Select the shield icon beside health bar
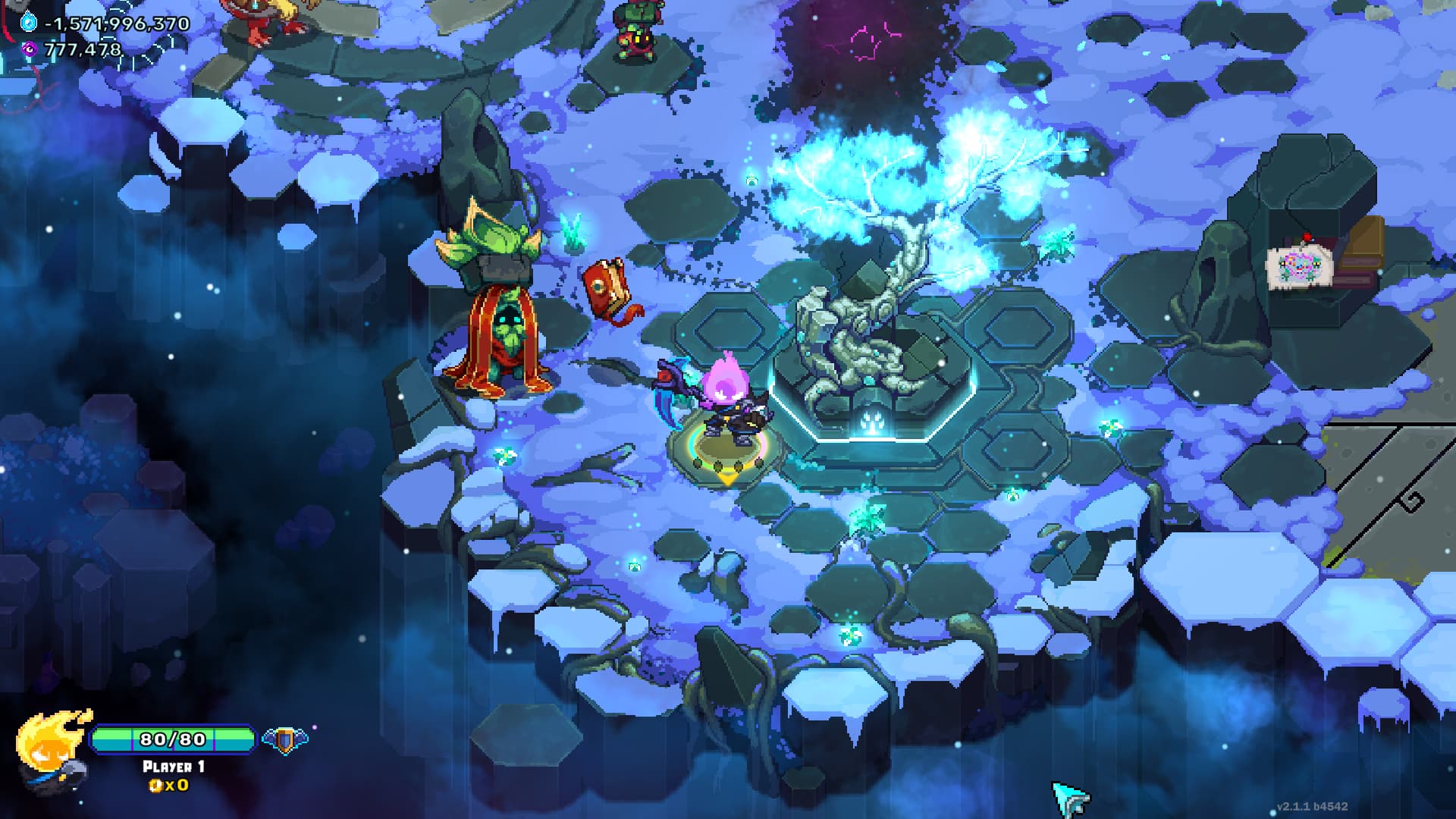 pos(284,739)
